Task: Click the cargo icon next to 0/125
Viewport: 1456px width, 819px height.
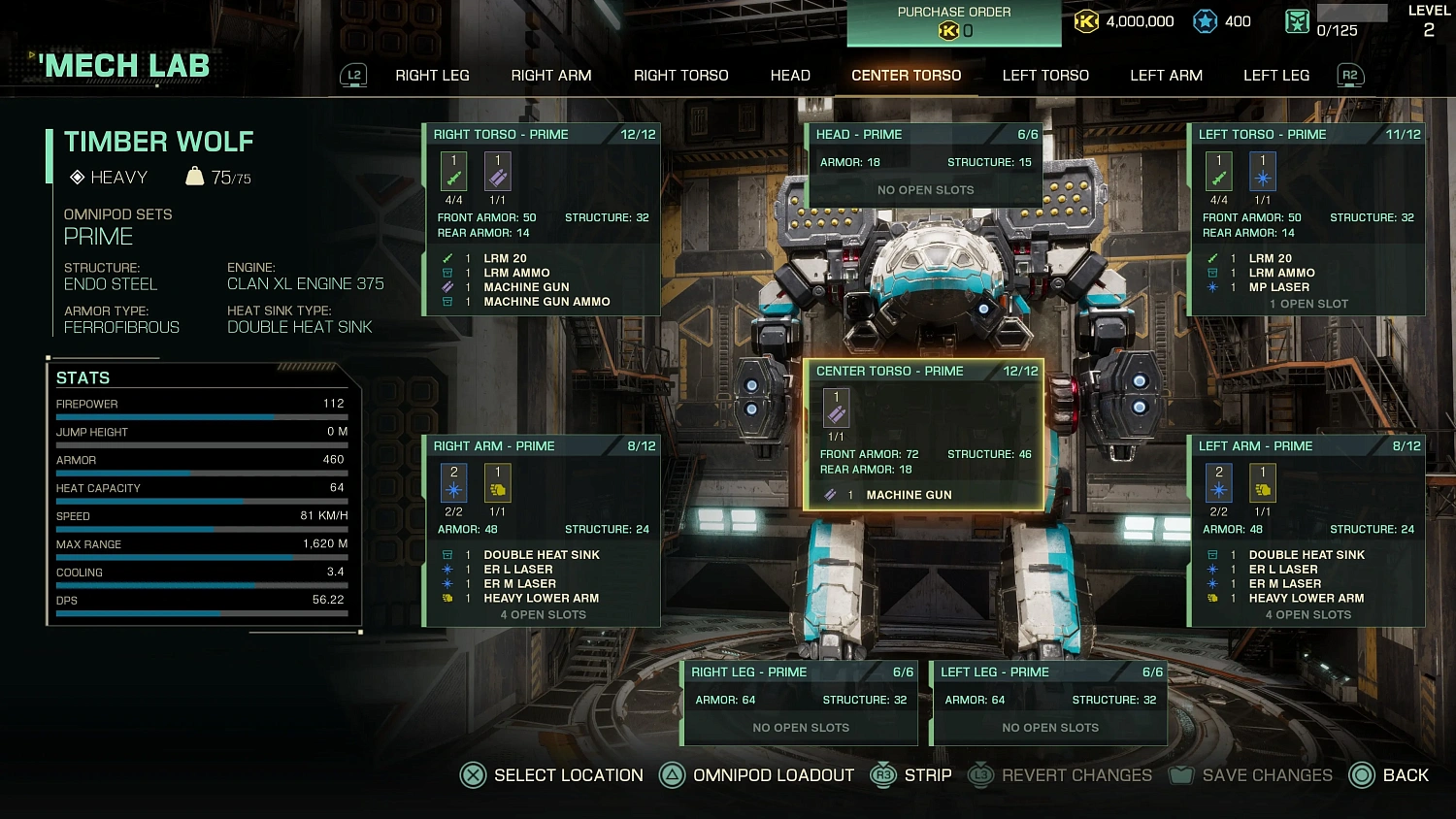Action: [1298, 20]
